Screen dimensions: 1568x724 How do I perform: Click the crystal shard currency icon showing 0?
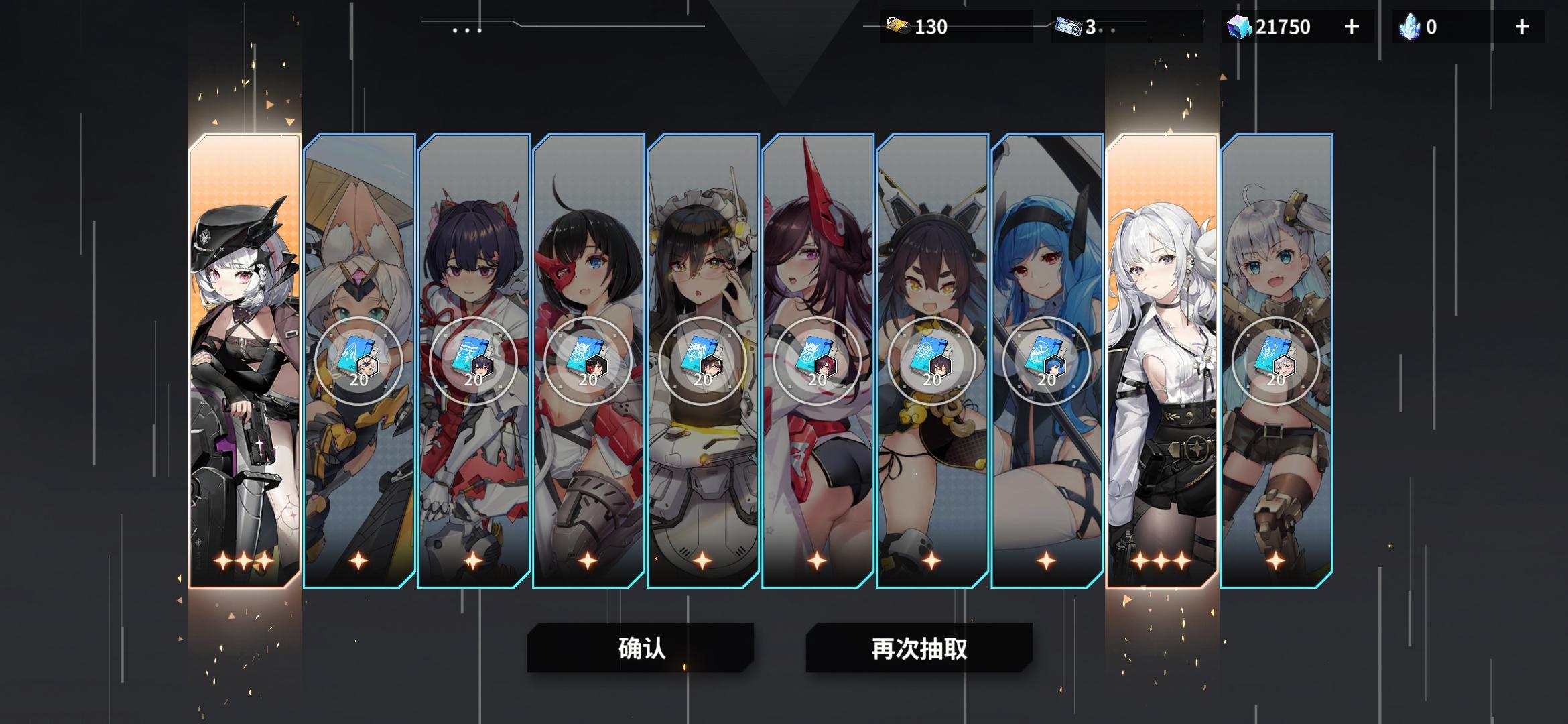[1411, 27]
